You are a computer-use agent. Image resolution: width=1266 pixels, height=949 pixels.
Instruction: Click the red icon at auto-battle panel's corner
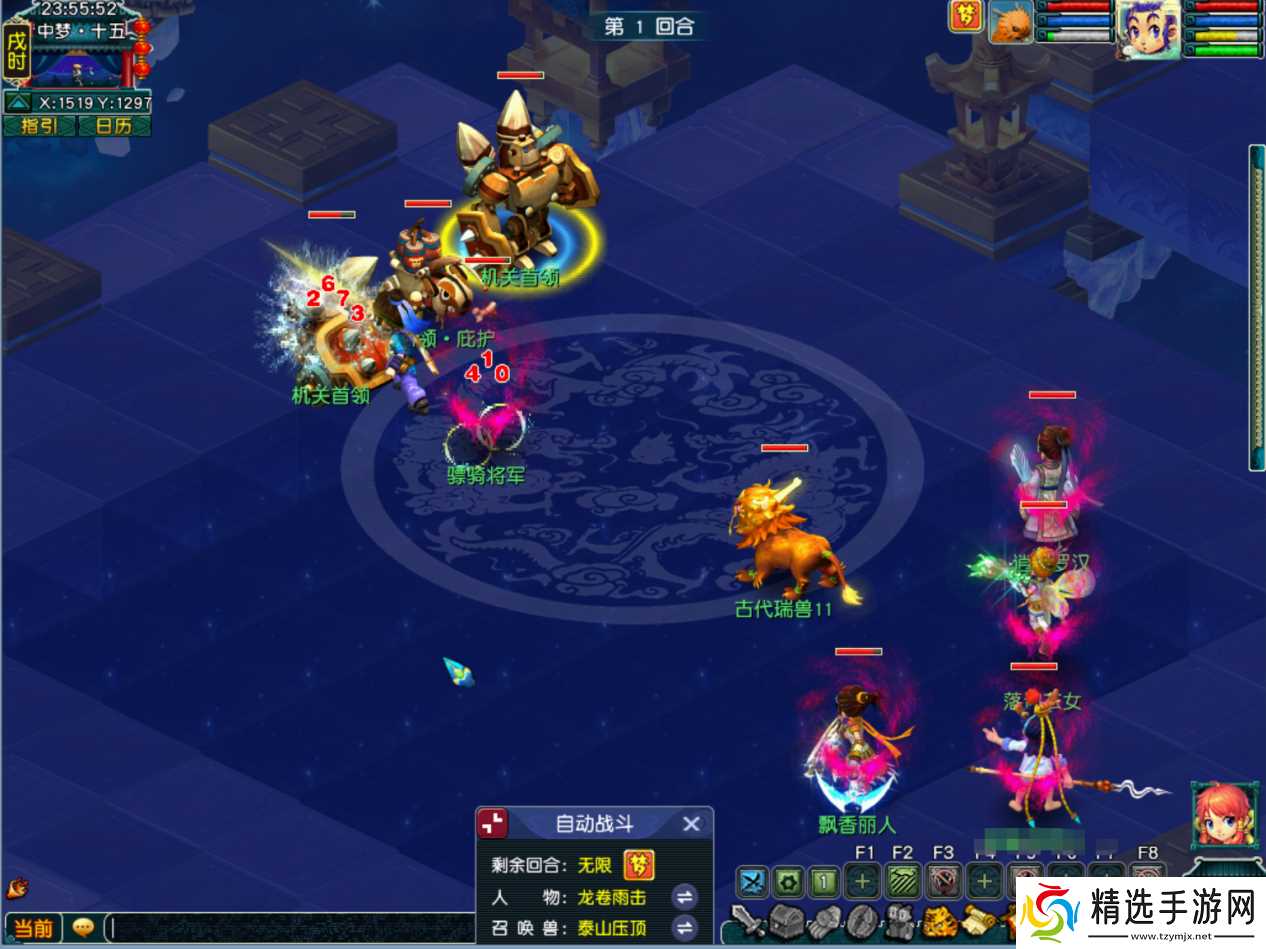pyautogui.click(x=492, y=824)
